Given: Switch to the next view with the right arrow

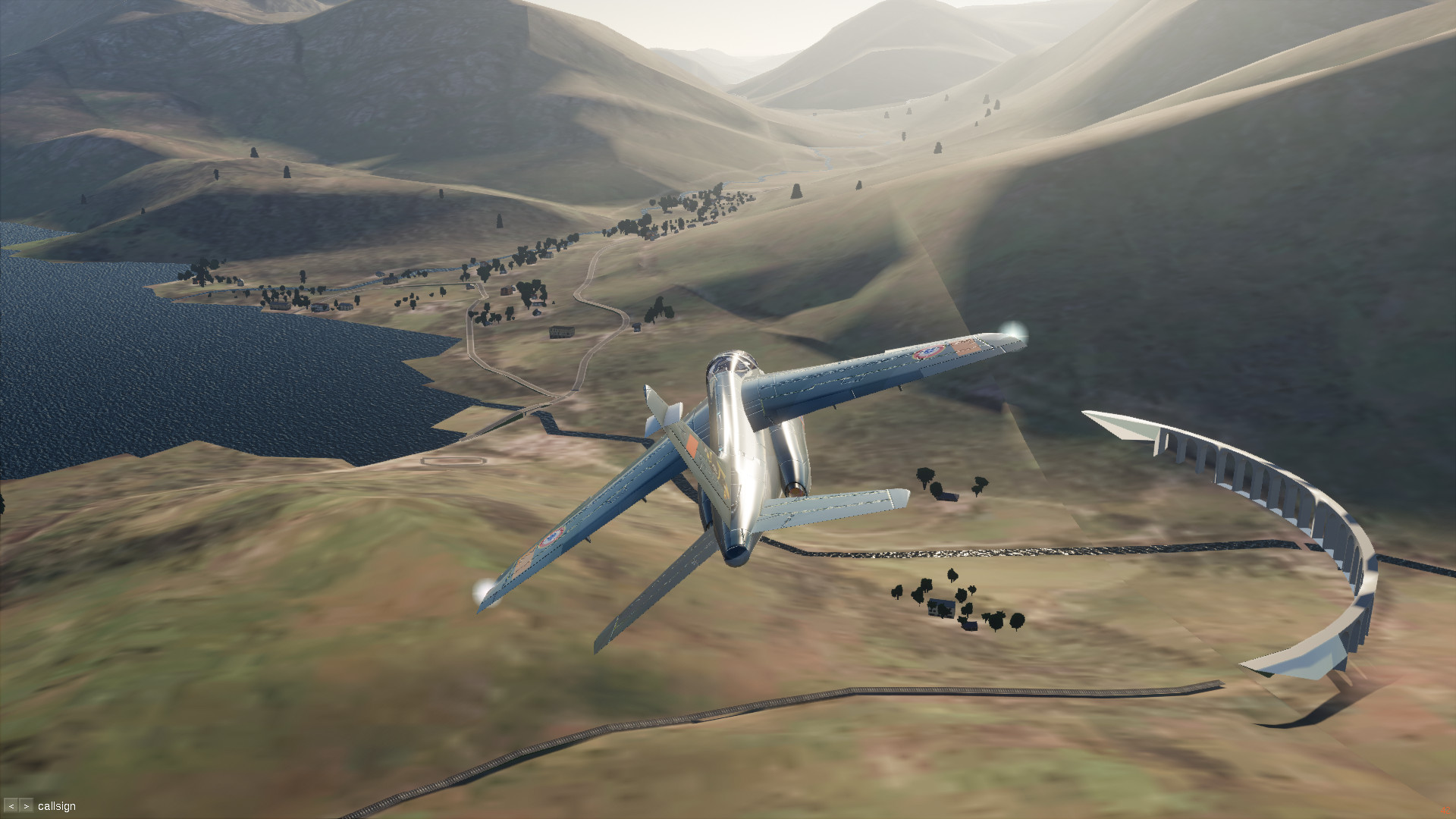Looking at the screenshot, I should [x=27, y=806].
